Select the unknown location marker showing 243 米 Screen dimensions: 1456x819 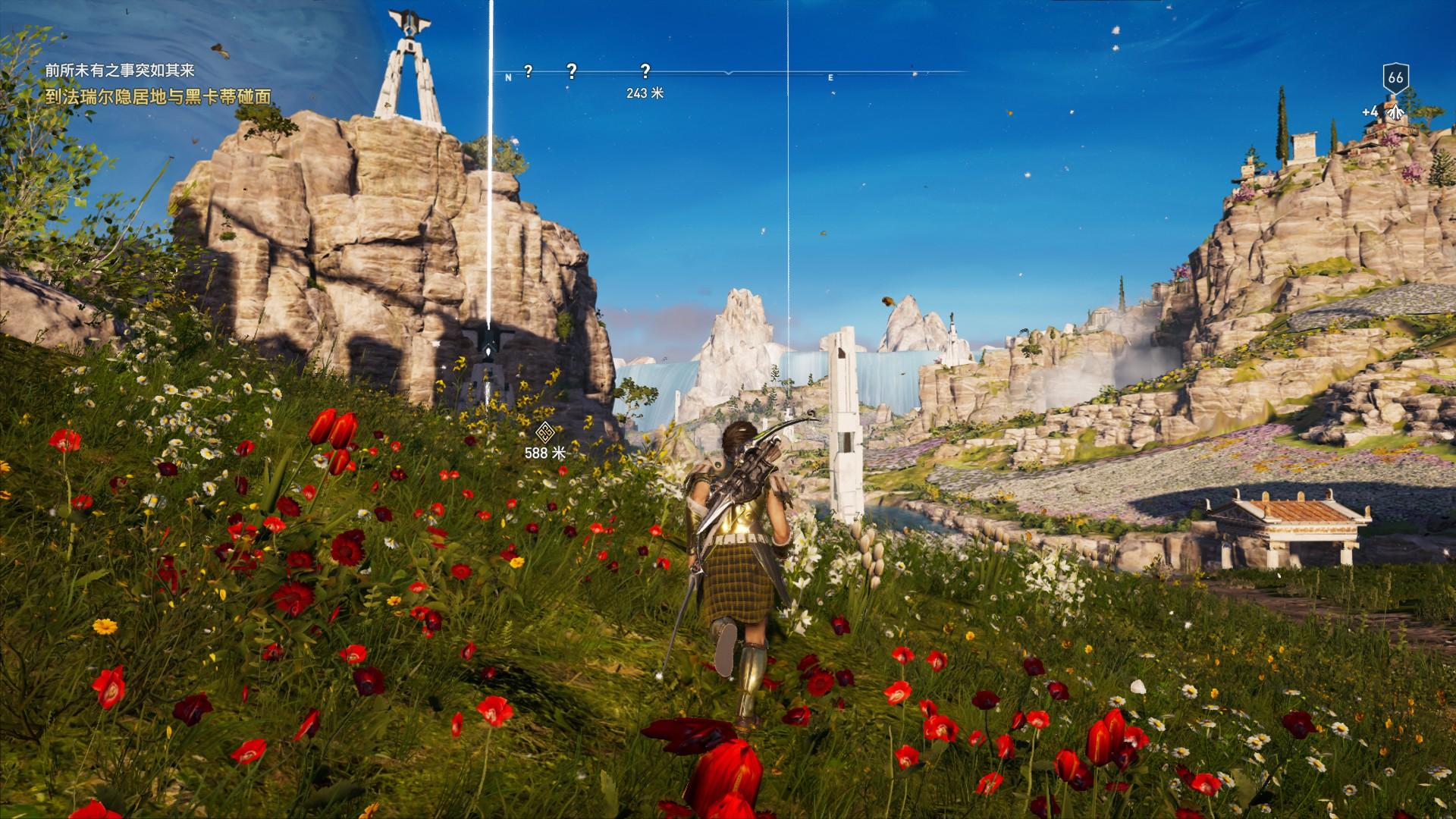point(645,71)
